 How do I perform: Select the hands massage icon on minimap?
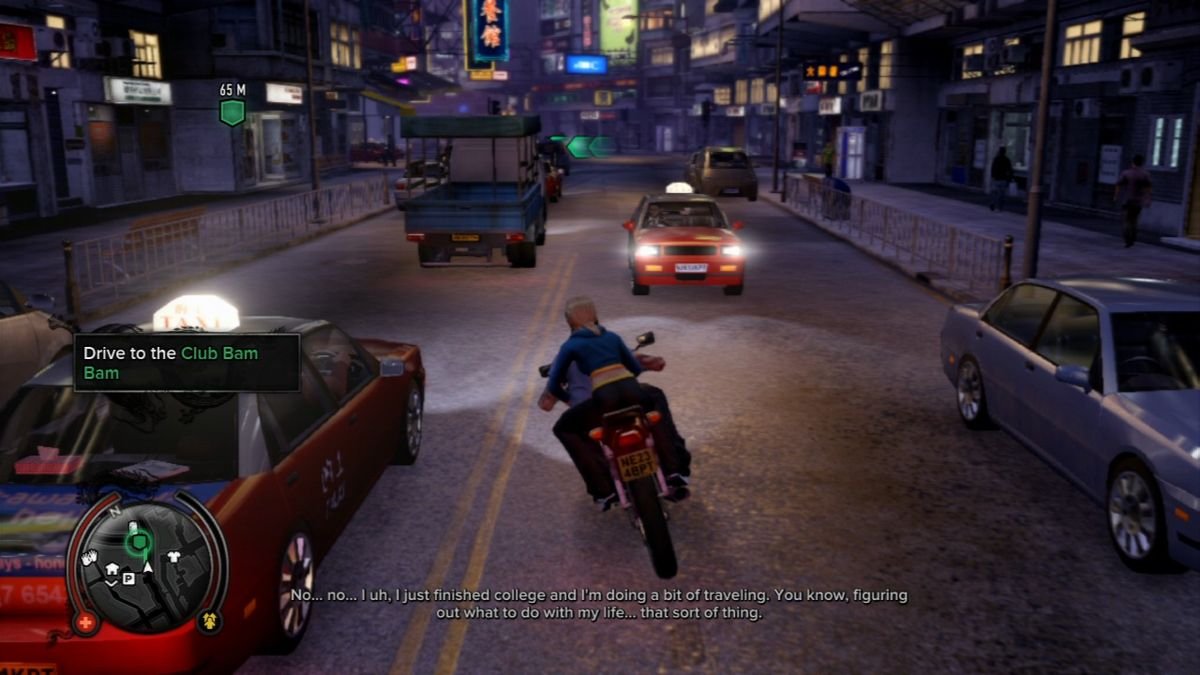[x=89, y=557]
